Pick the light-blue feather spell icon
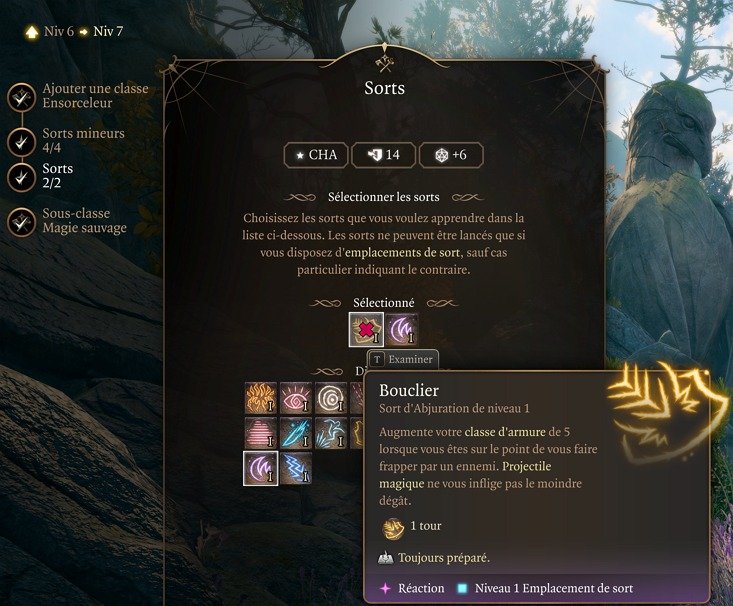The height and width of the screenshot is (606, 733). point(331,433)
